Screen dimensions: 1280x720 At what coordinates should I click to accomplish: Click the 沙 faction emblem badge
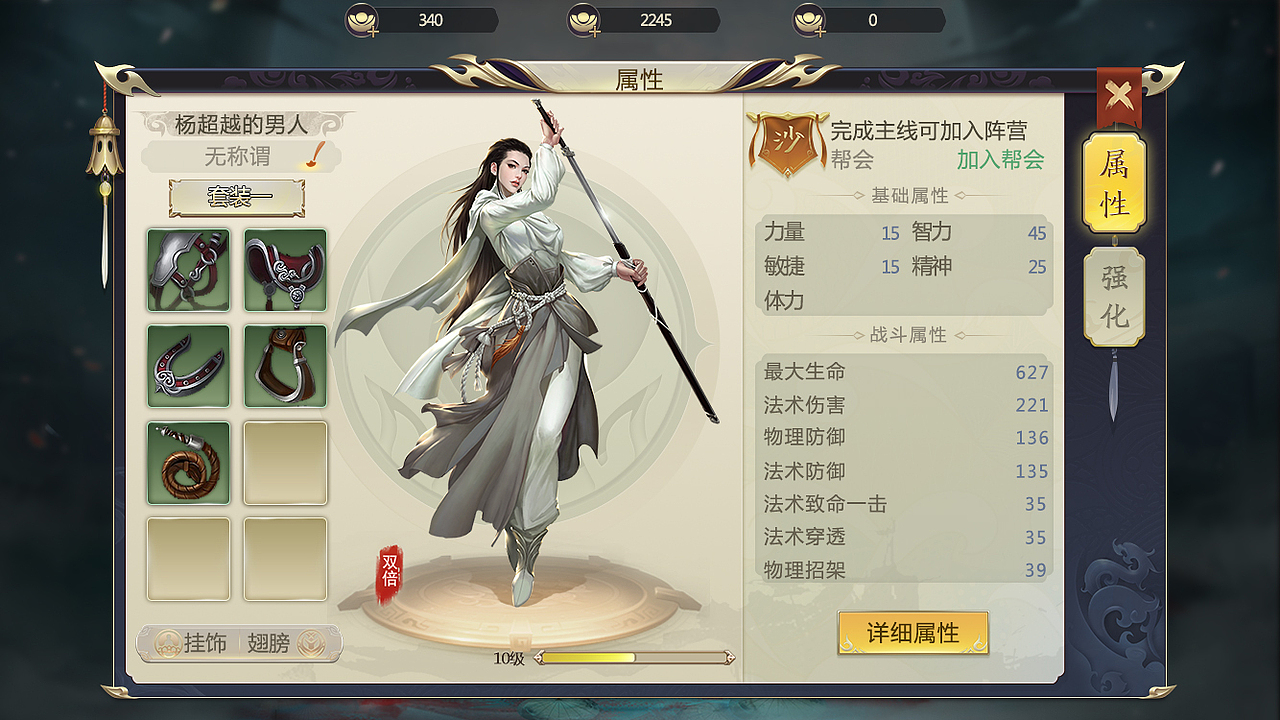(786, 142)
